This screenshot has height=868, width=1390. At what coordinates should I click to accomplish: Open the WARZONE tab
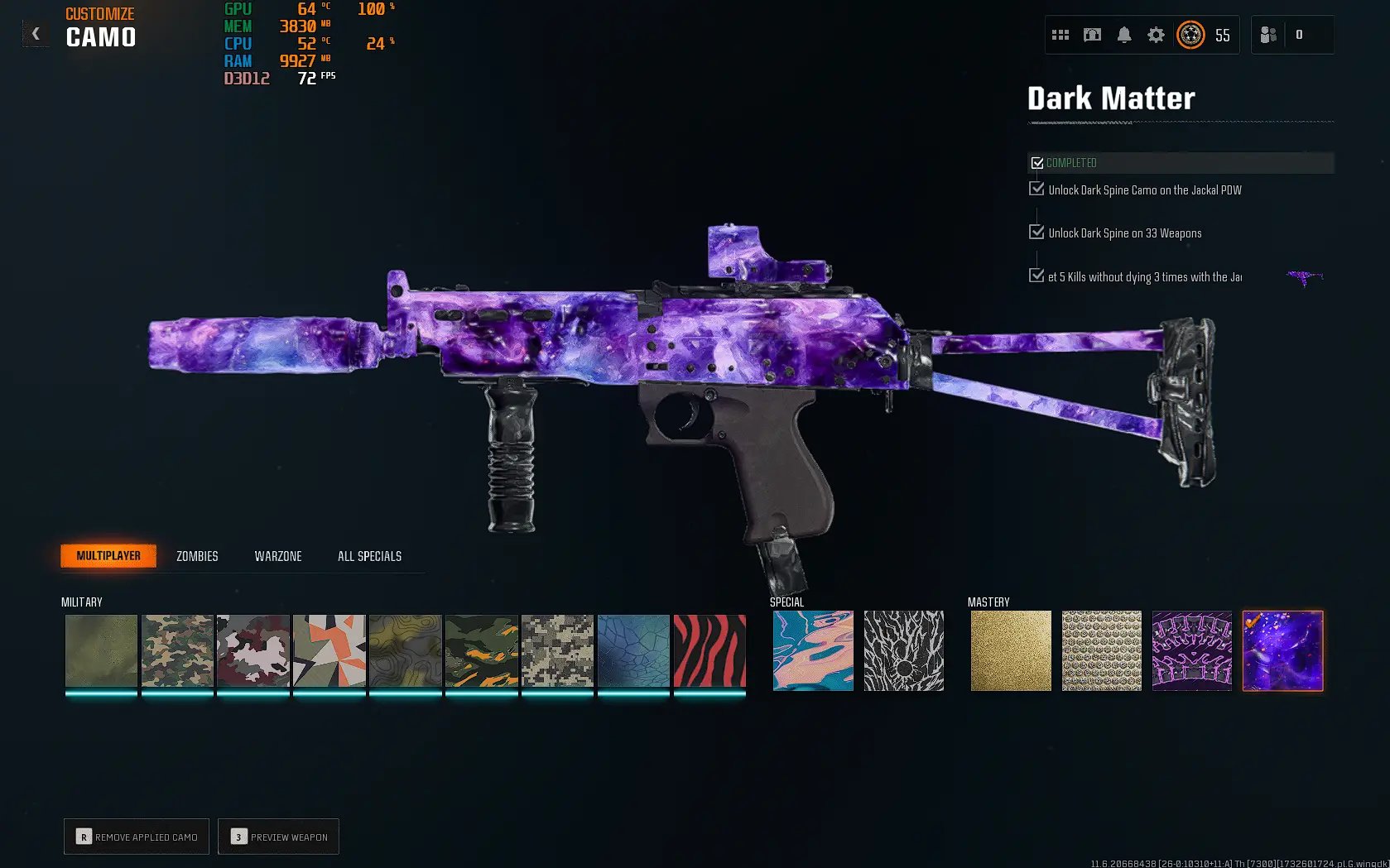pyautogui.click(x=277, y=555)
